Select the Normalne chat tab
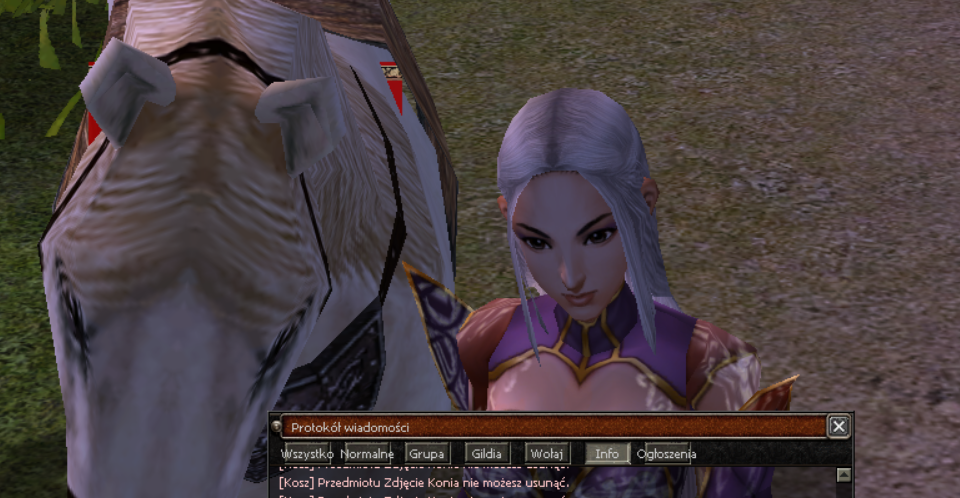Image resolution: width=960 pixels, height=498 pixels. [366, 453]
